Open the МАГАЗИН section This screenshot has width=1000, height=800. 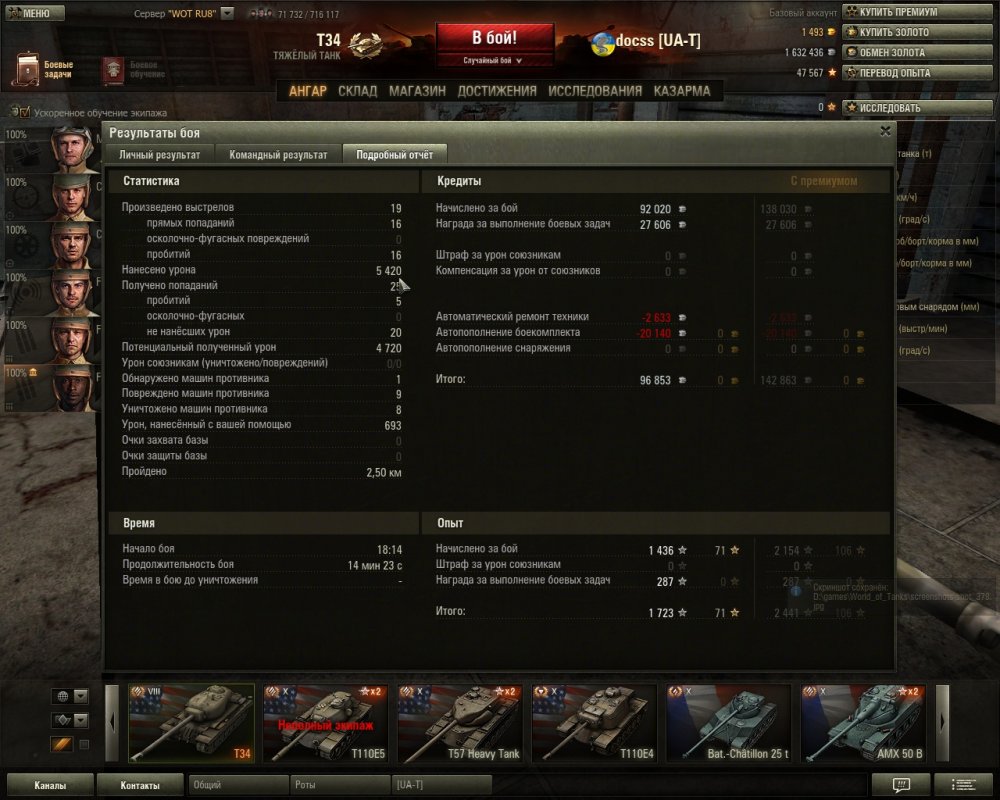point(417,91)
